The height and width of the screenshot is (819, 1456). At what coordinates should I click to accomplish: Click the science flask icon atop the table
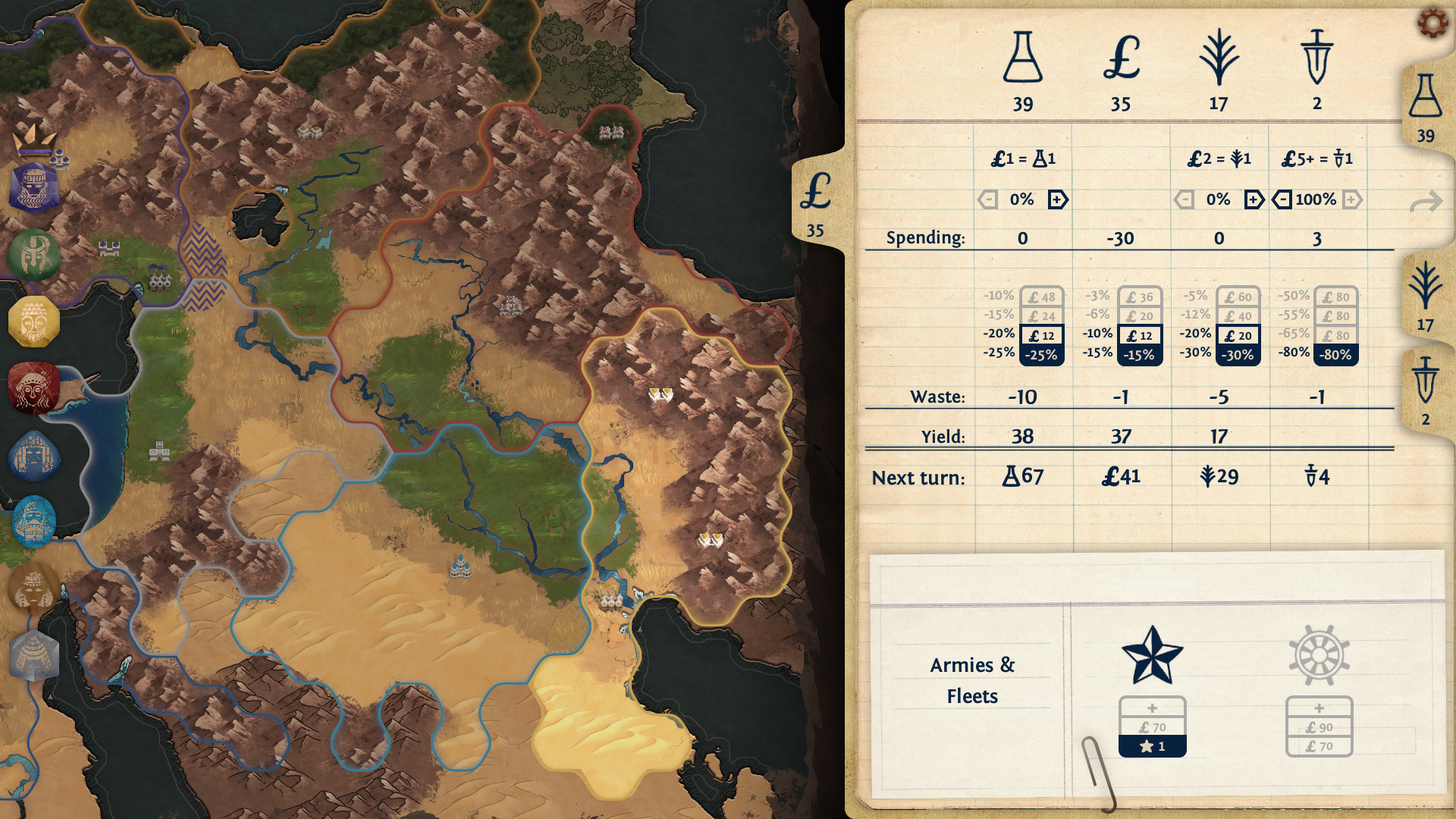click(x=1022, y=57)
